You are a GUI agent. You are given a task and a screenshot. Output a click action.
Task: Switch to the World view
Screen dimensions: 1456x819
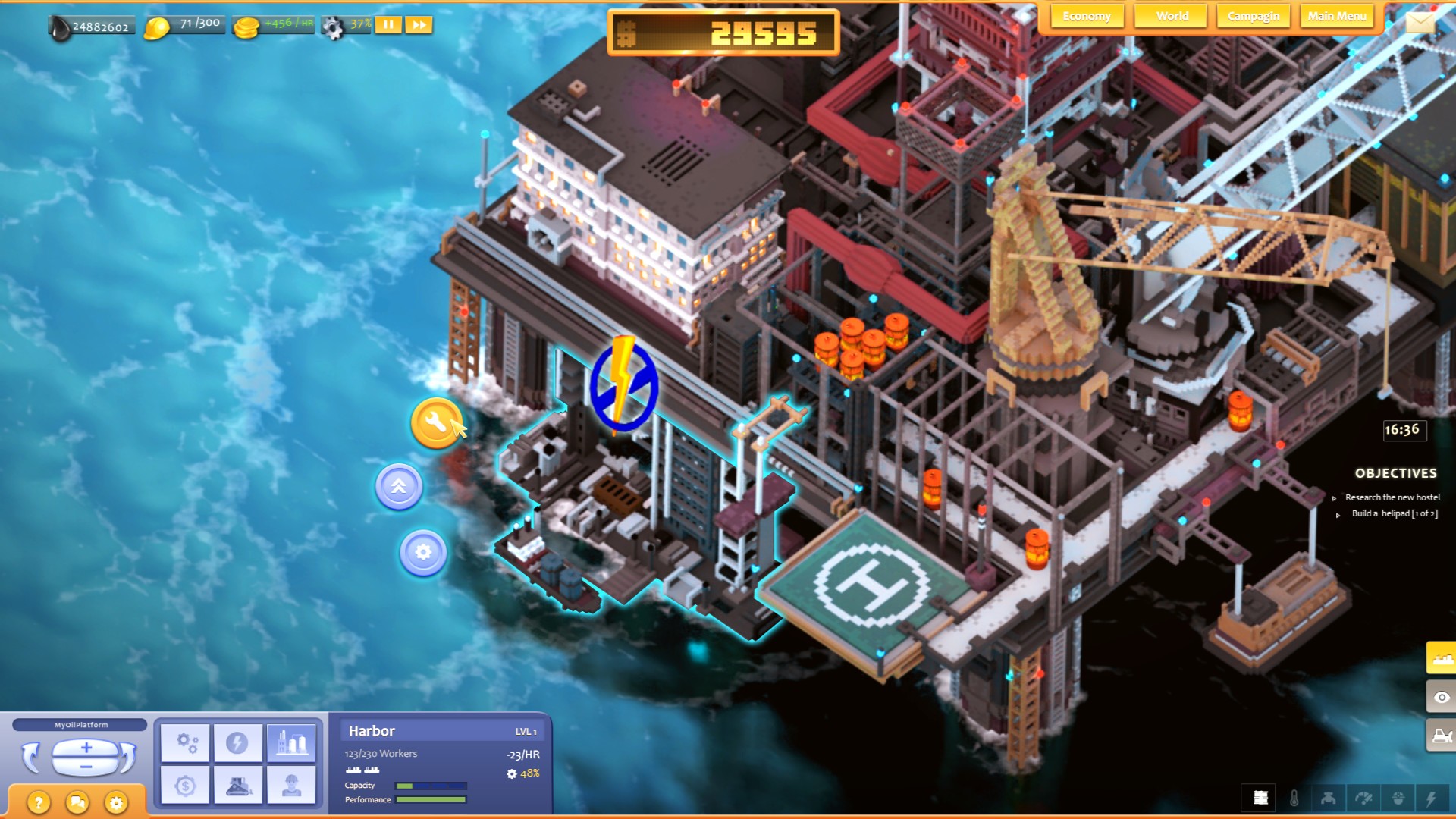(x=1171, y=15)
